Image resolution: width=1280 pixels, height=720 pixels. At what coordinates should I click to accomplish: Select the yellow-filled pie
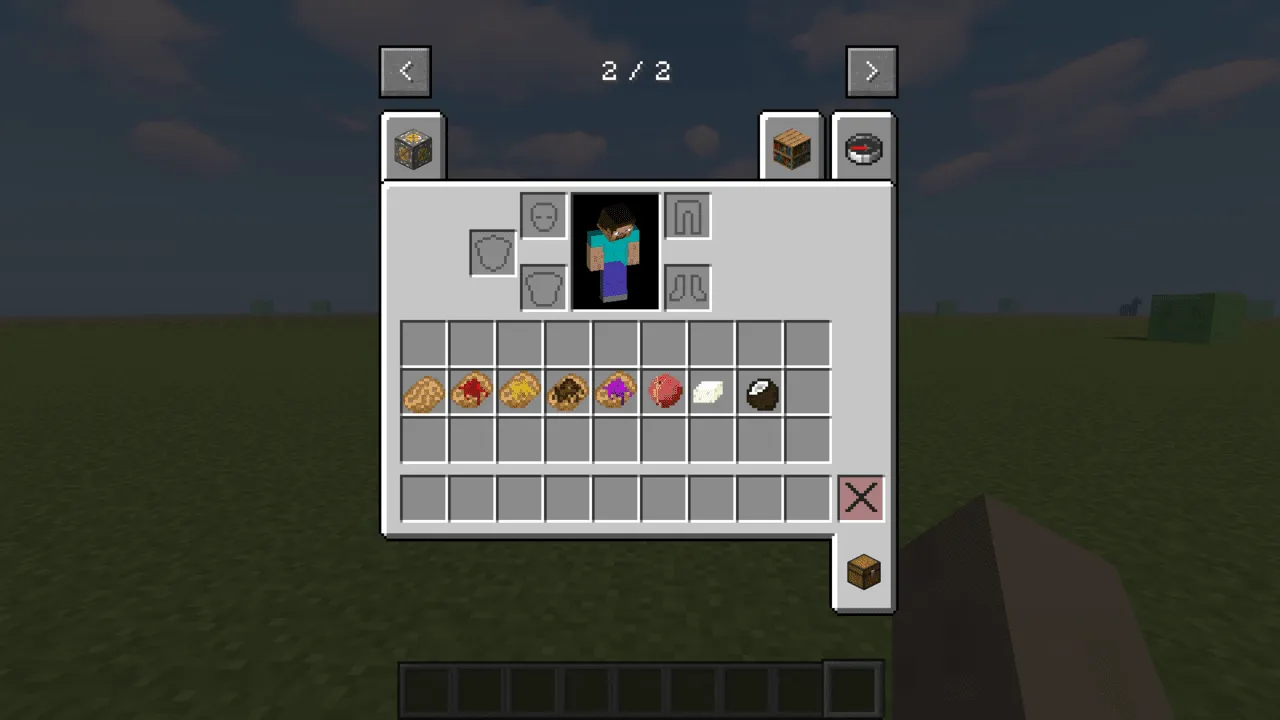519,391
